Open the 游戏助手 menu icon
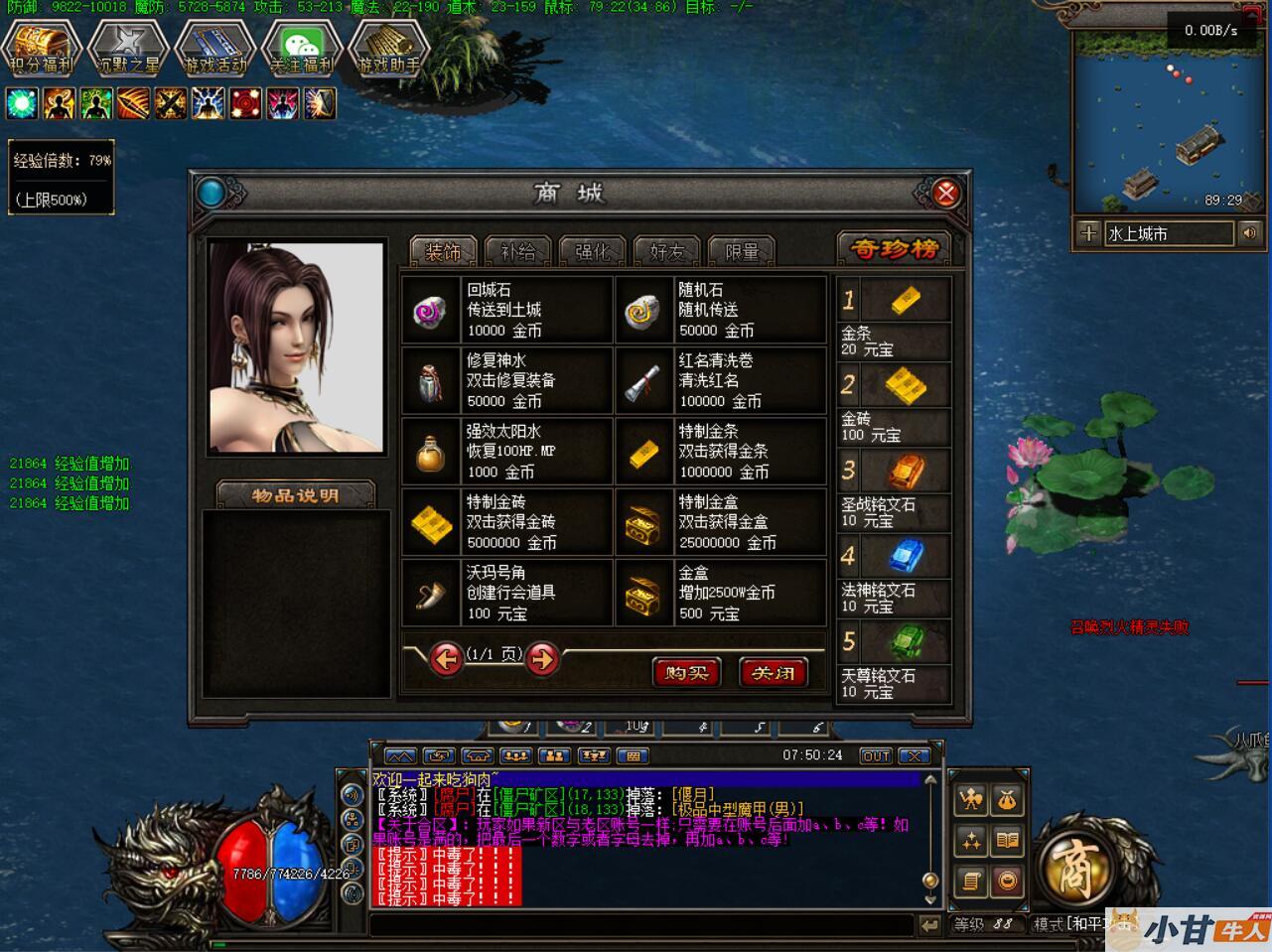Screen dimensions: 1272x952 [x=388, y=48]
